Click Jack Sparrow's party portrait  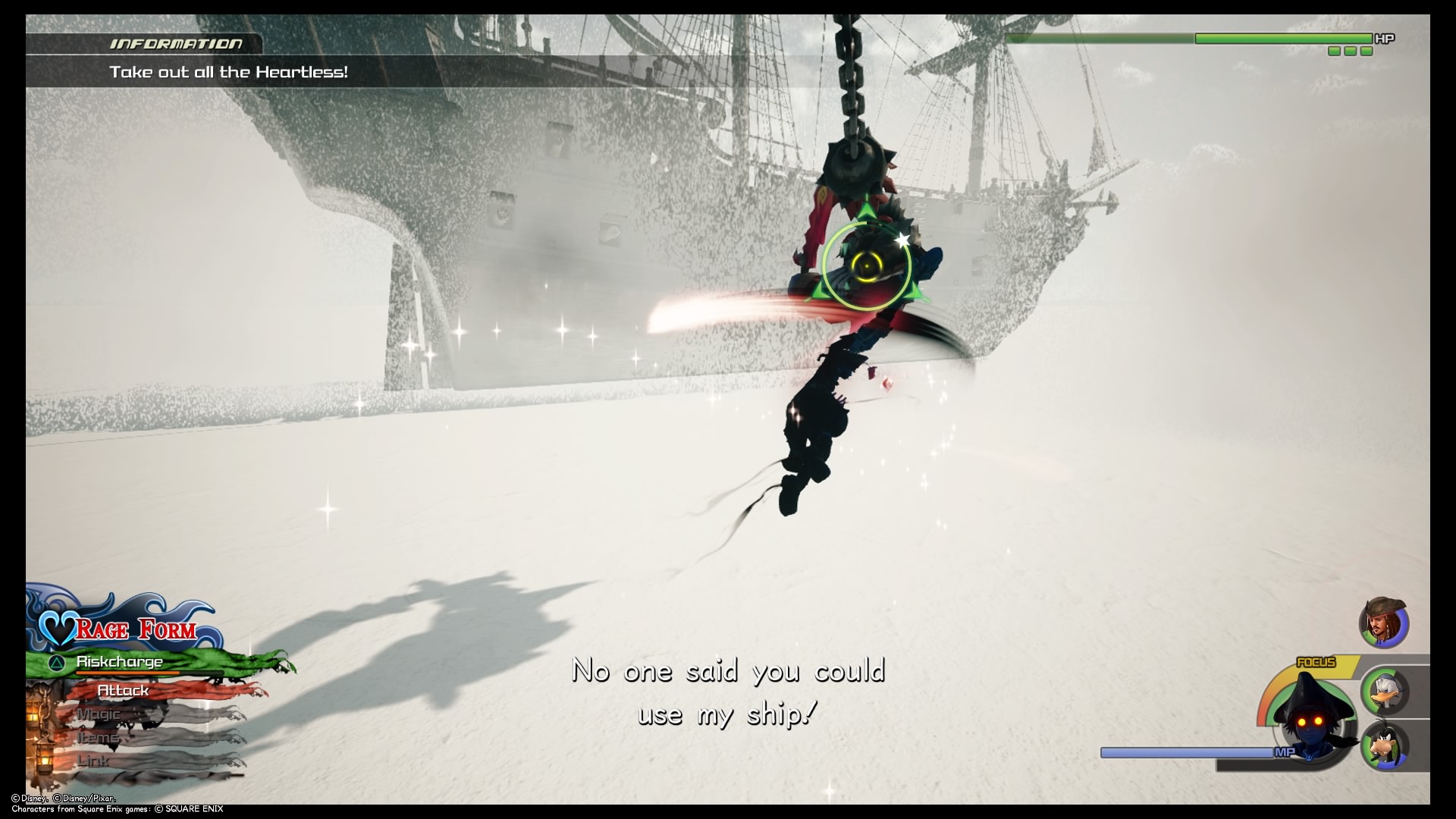pos(1383,623)
